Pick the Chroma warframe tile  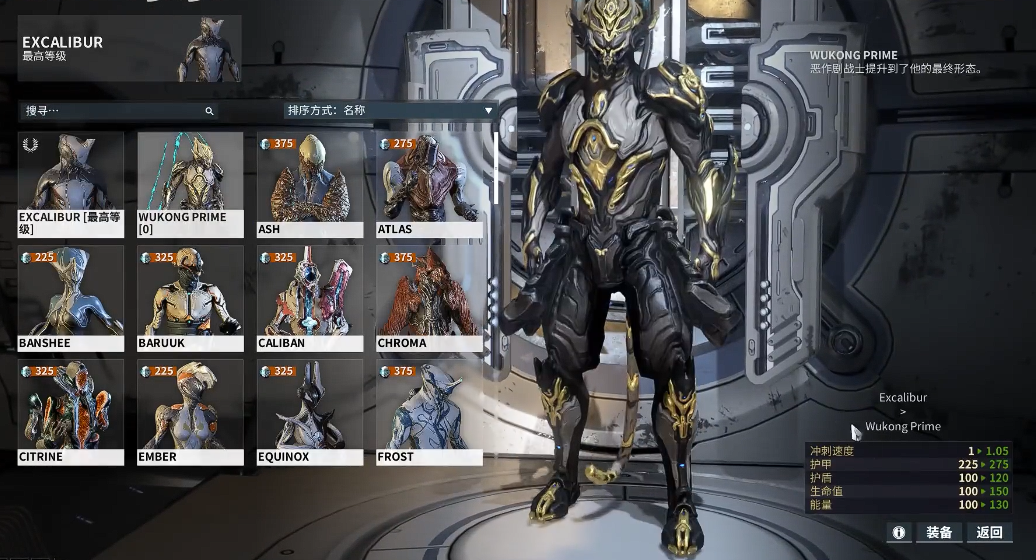[x=429, y=298]
